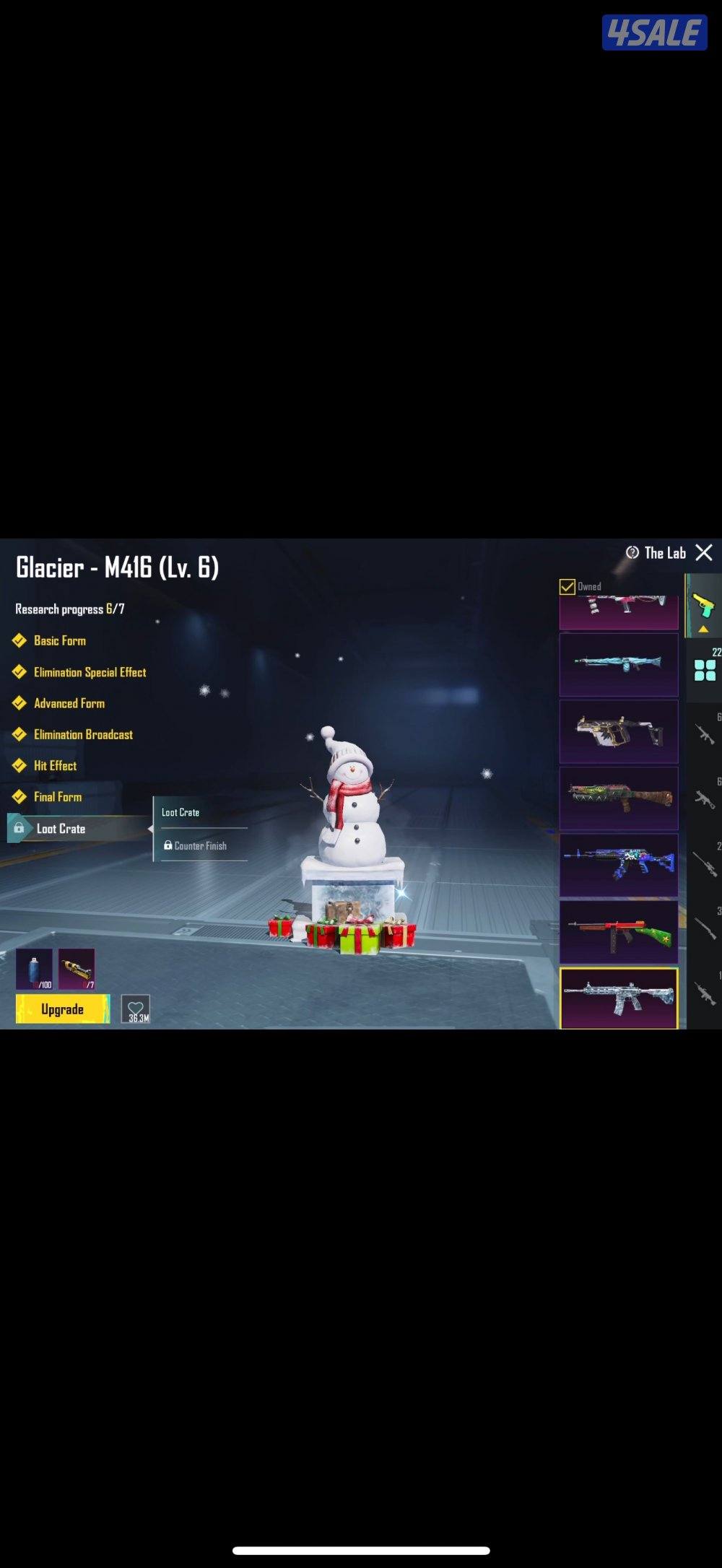The image size is (722, 1568).
Task: Open the yellow pistol category tab
Action: click(703, 606)
